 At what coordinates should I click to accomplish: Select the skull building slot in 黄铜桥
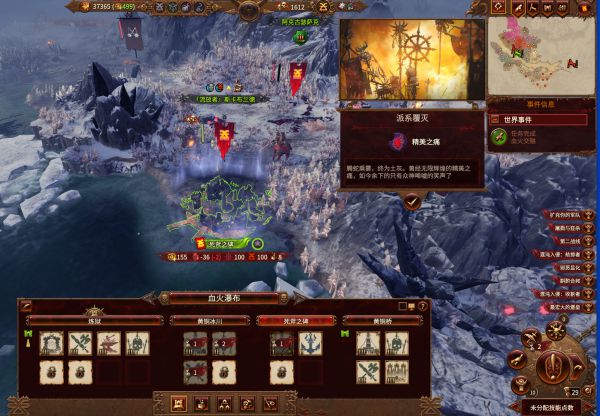[396, 344]
